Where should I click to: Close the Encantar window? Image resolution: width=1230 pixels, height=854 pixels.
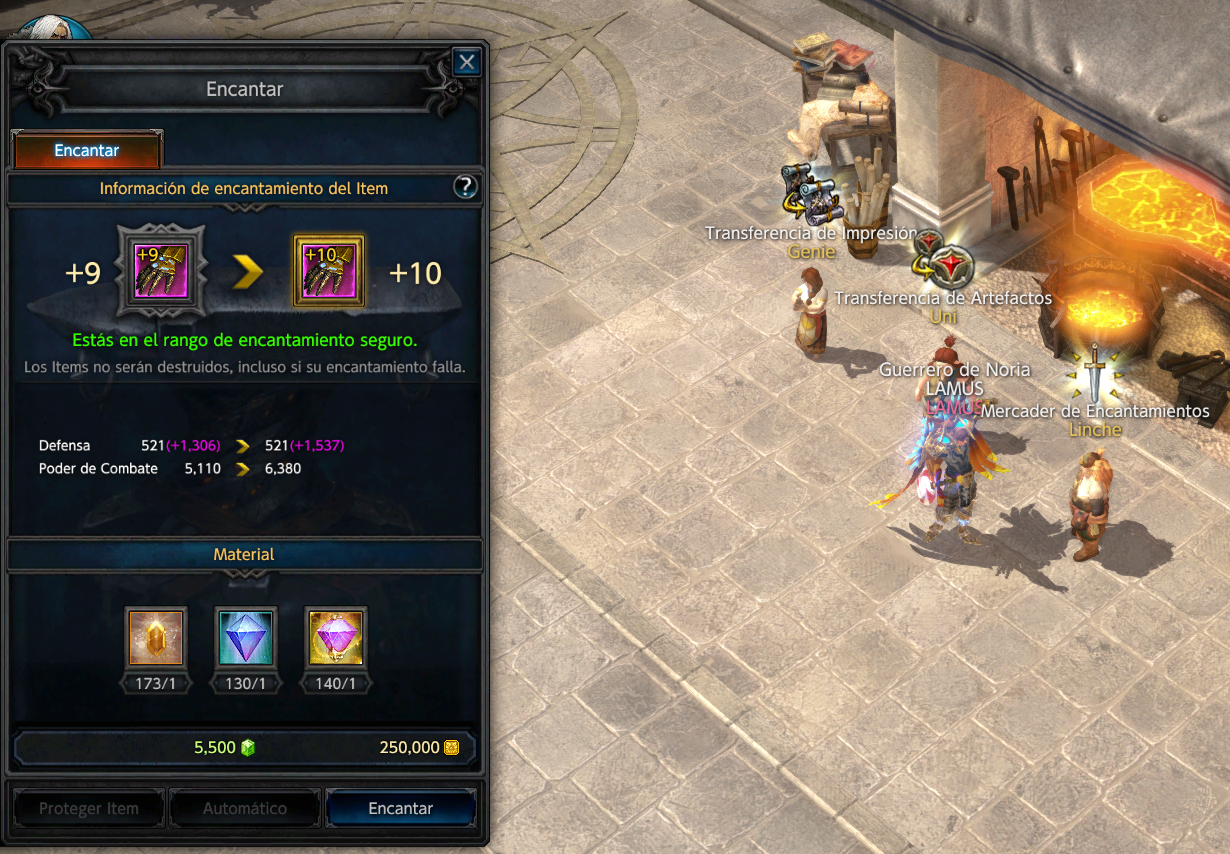tap(466, 63)
